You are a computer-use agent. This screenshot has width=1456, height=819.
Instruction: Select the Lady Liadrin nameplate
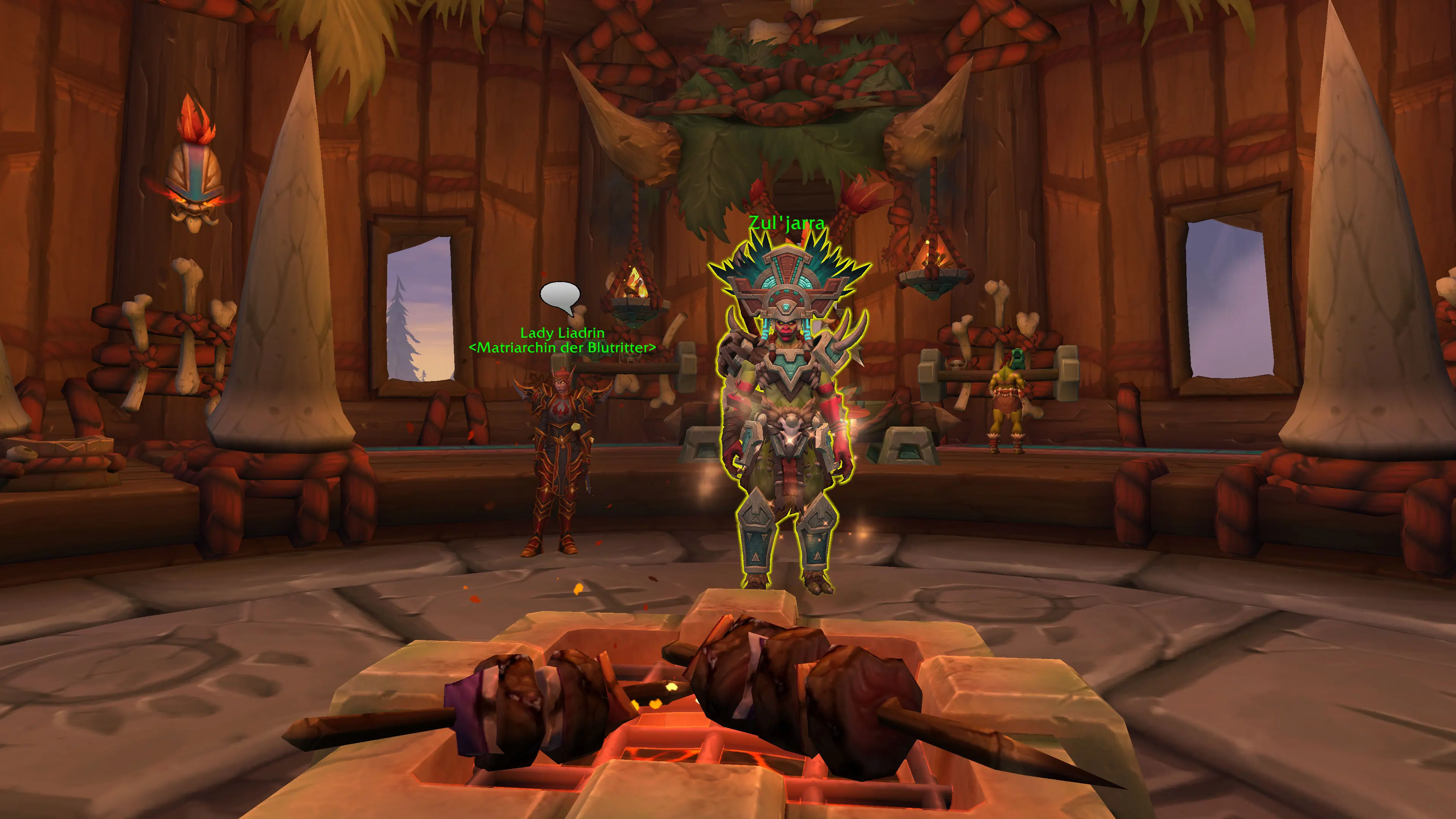[x=562, y=333]
